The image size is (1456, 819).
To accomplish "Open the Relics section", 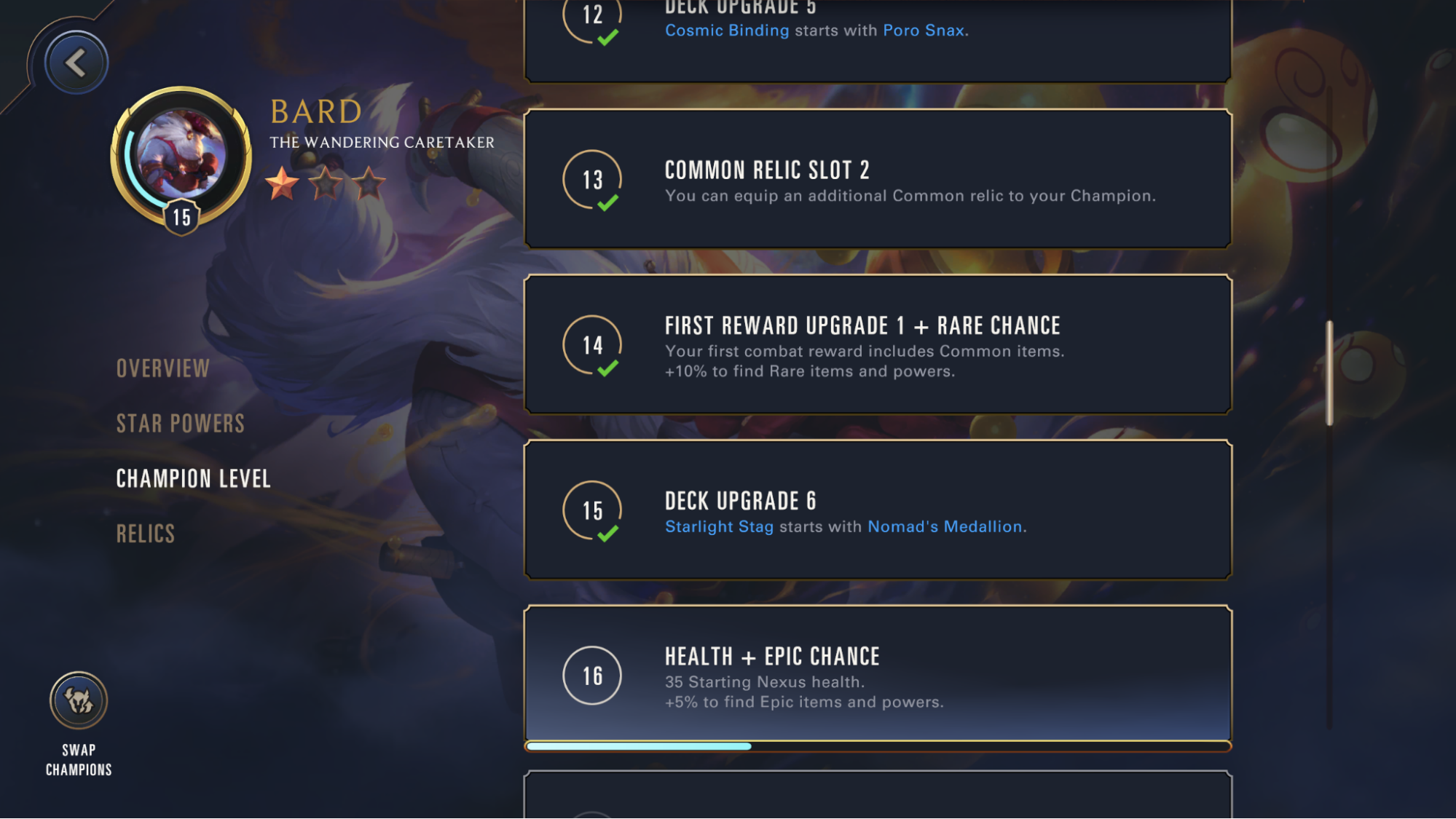I will coord(145,534).
